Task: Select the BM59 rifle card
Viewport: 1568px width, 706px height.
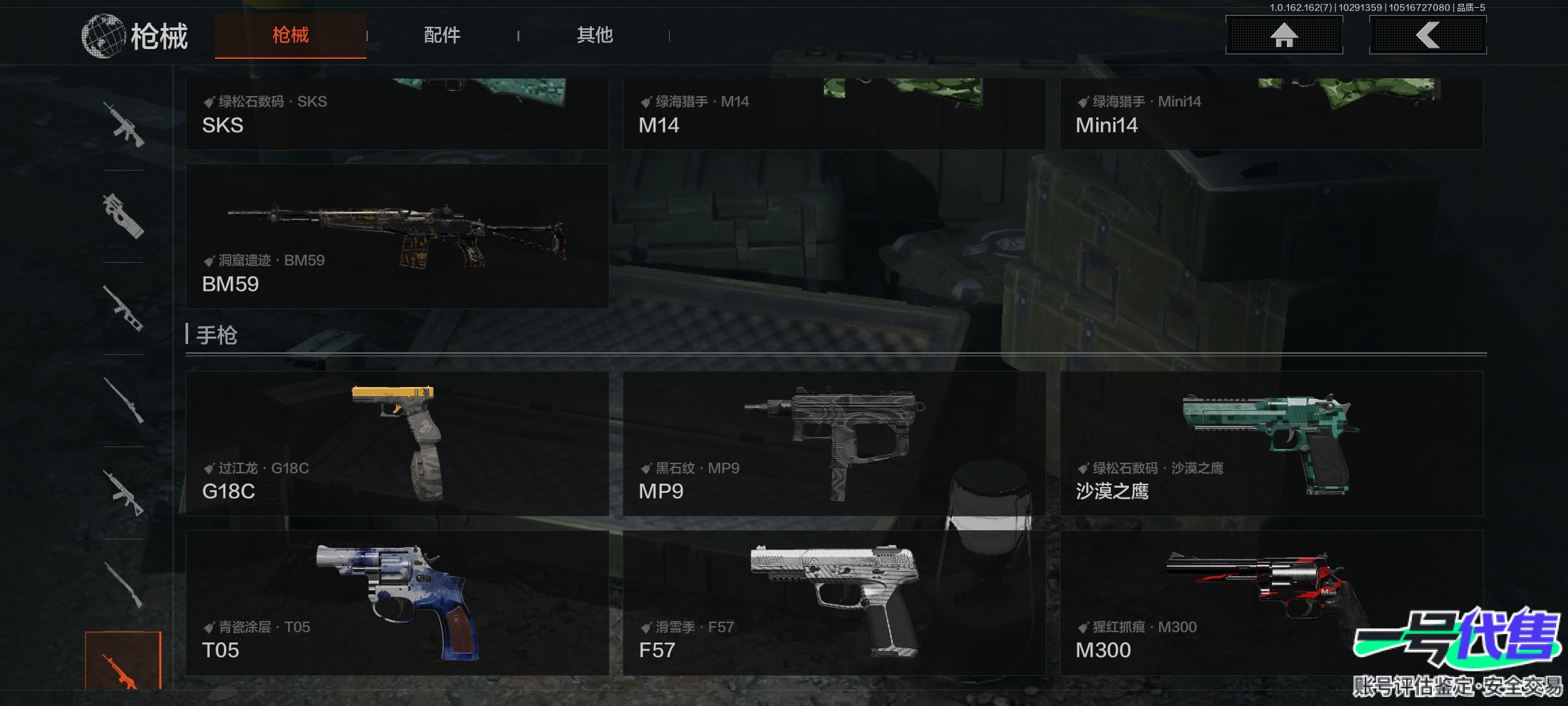Action: point(397,237)
